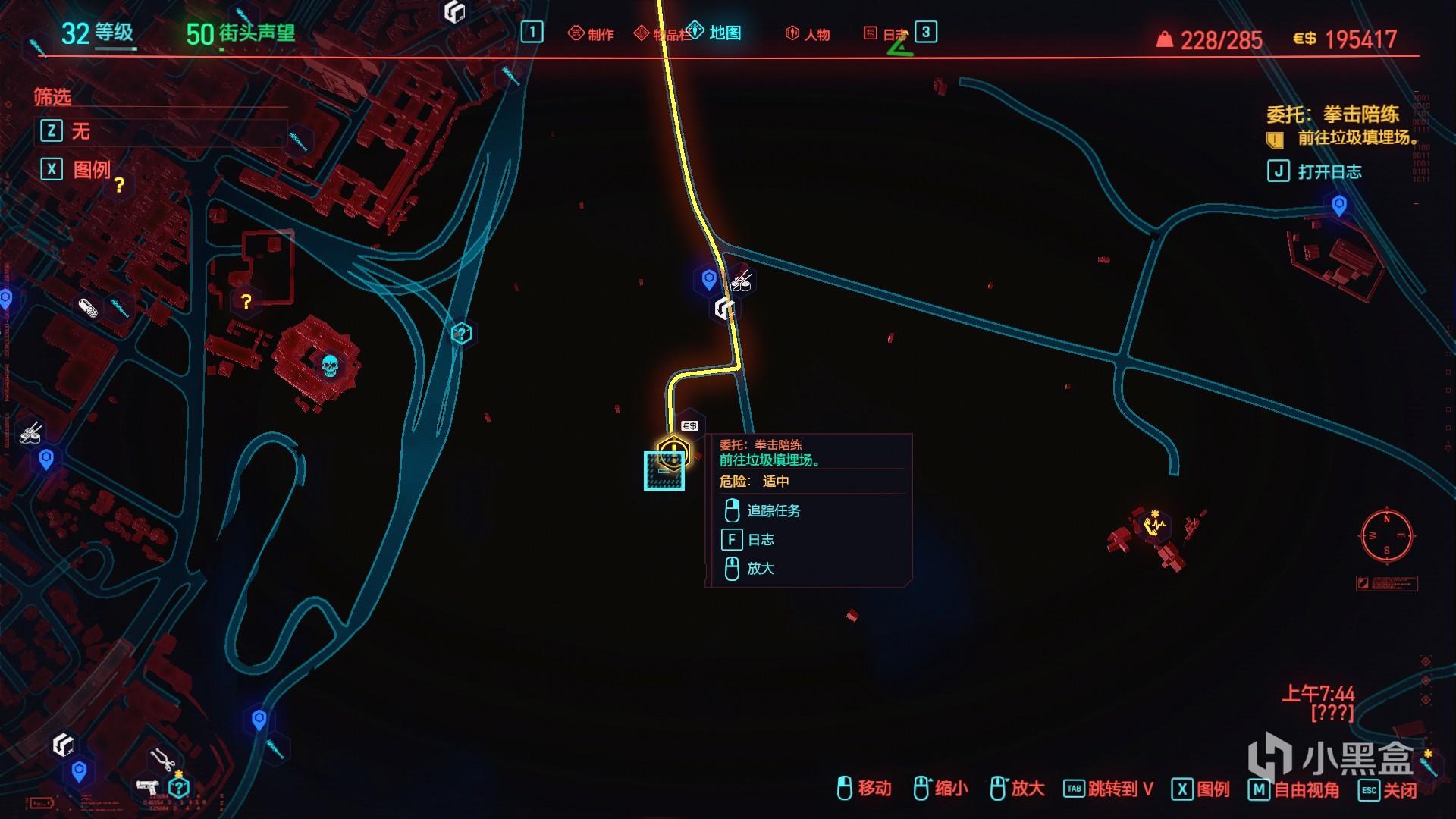Choose 追踪任务 in the marker tooltip
The image size is (1456, 819).
click(773, 511)
